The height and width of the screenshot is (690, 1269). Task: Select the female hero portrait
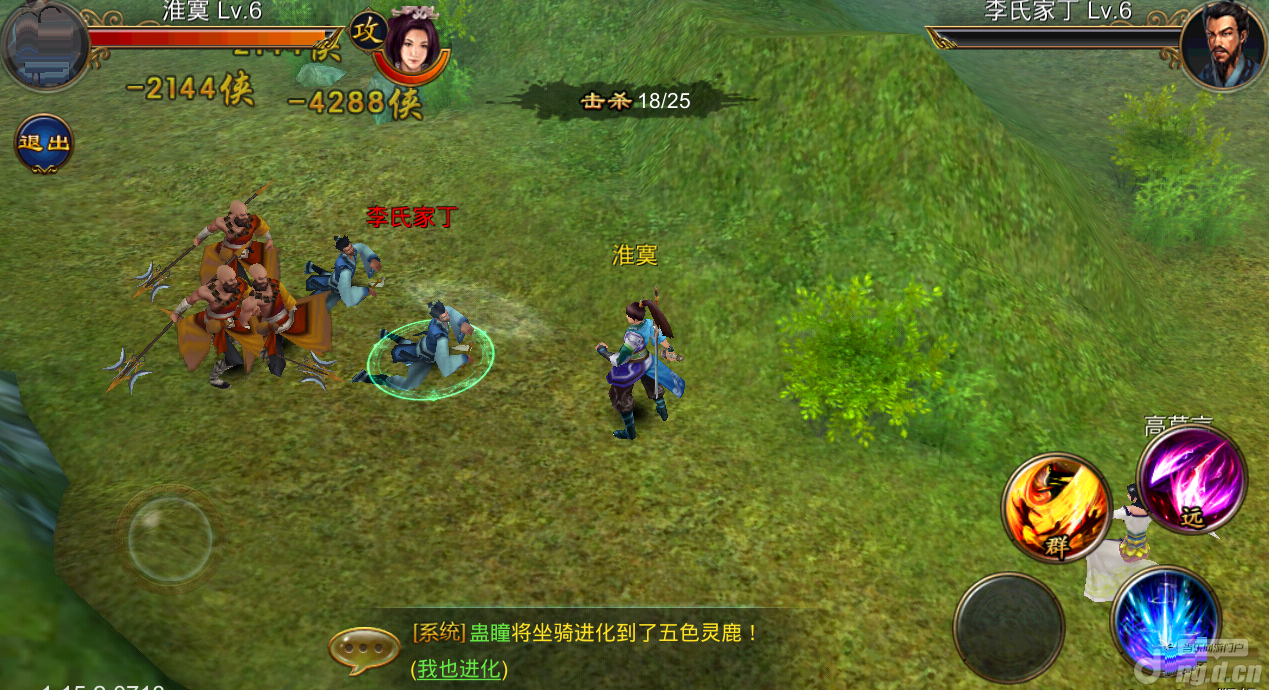(411, 43)
